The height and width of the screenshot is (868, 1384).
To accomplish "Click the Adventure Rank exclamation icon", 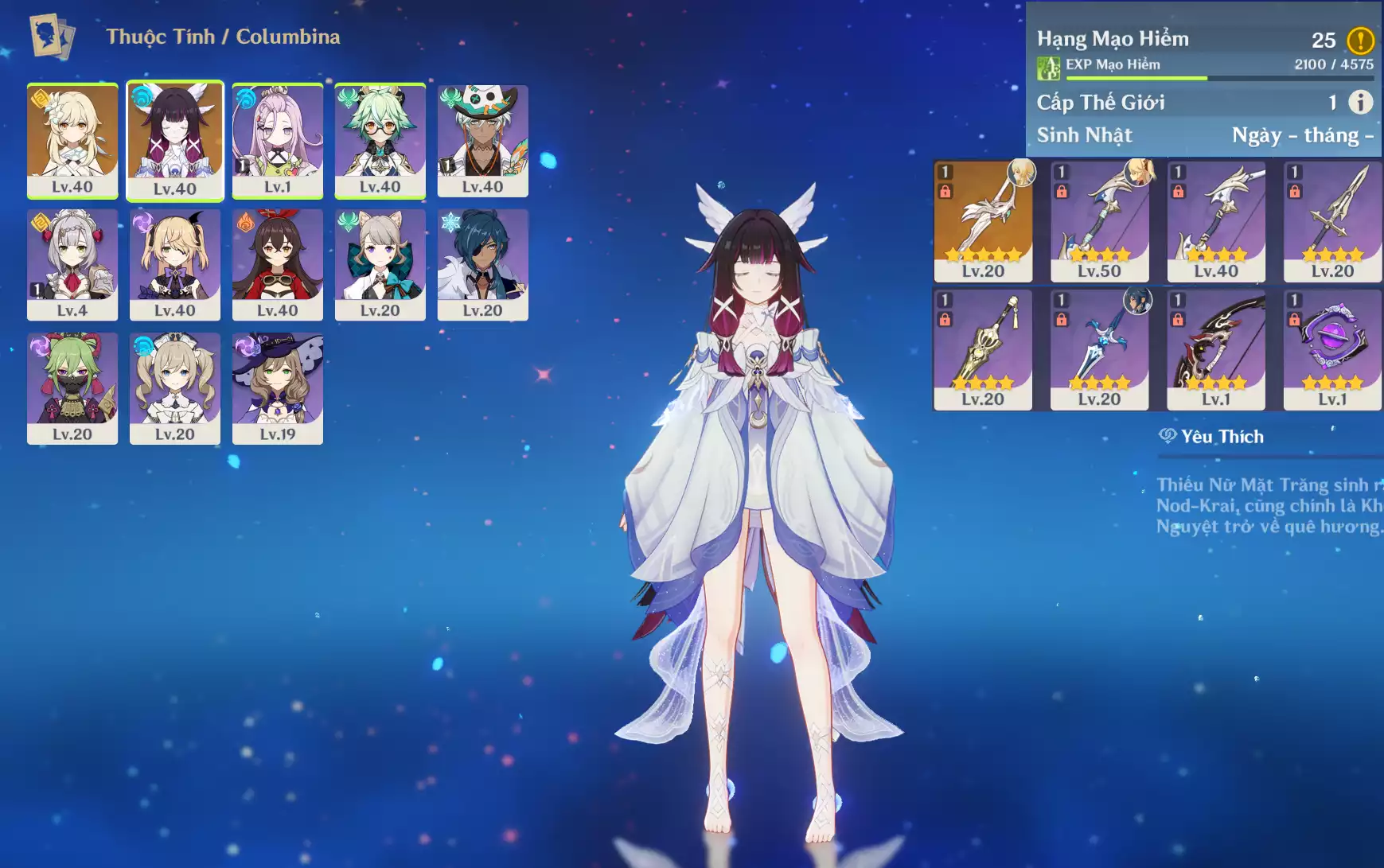I will pos(1360,40).
